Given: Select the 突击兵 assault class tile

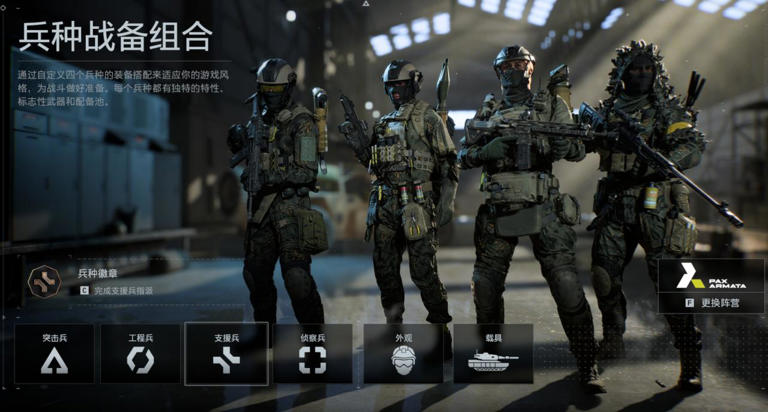Looking at the screenshot, I should (54, 353).
